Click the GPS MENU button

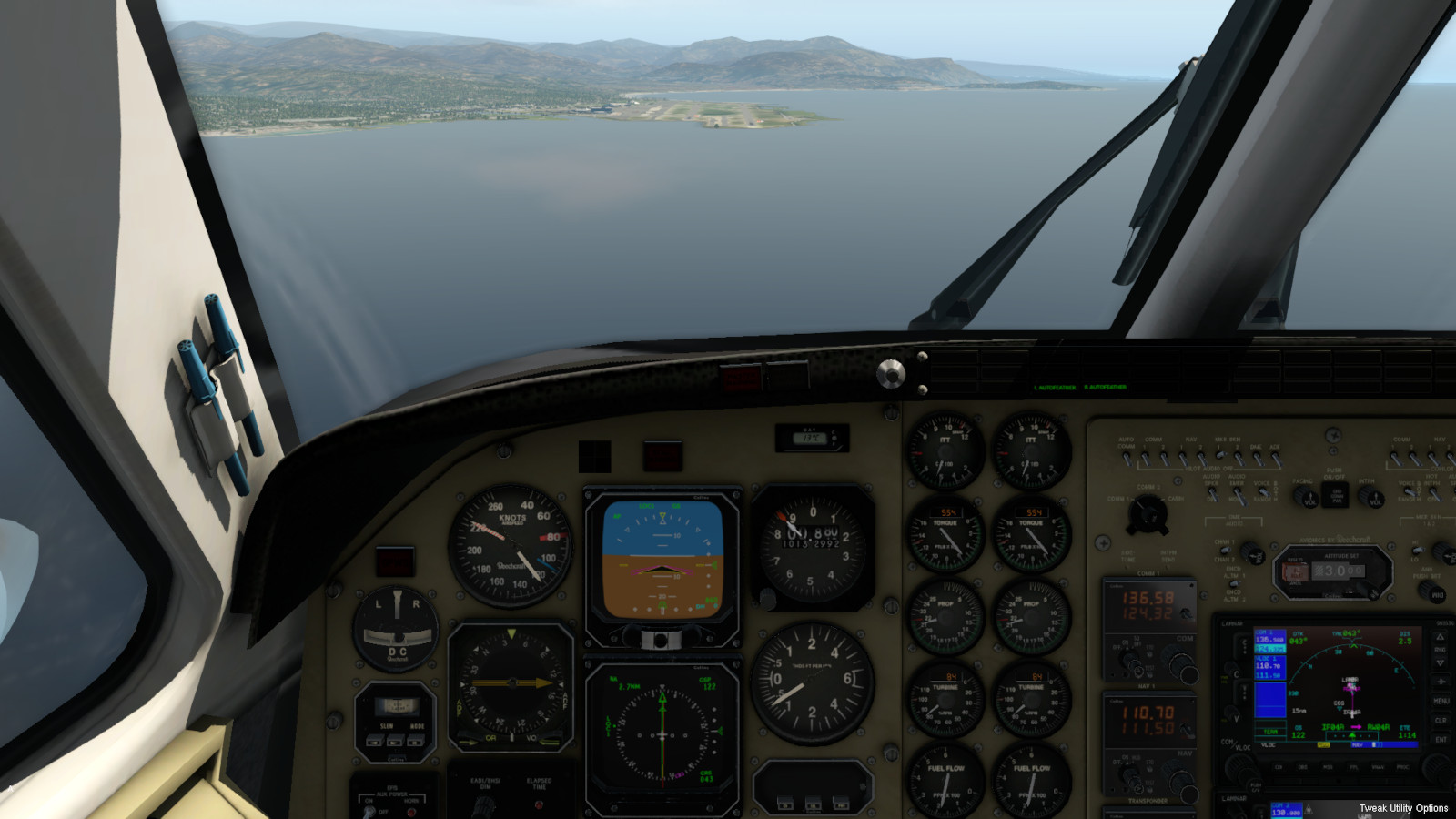click(x=1441, y=701)
